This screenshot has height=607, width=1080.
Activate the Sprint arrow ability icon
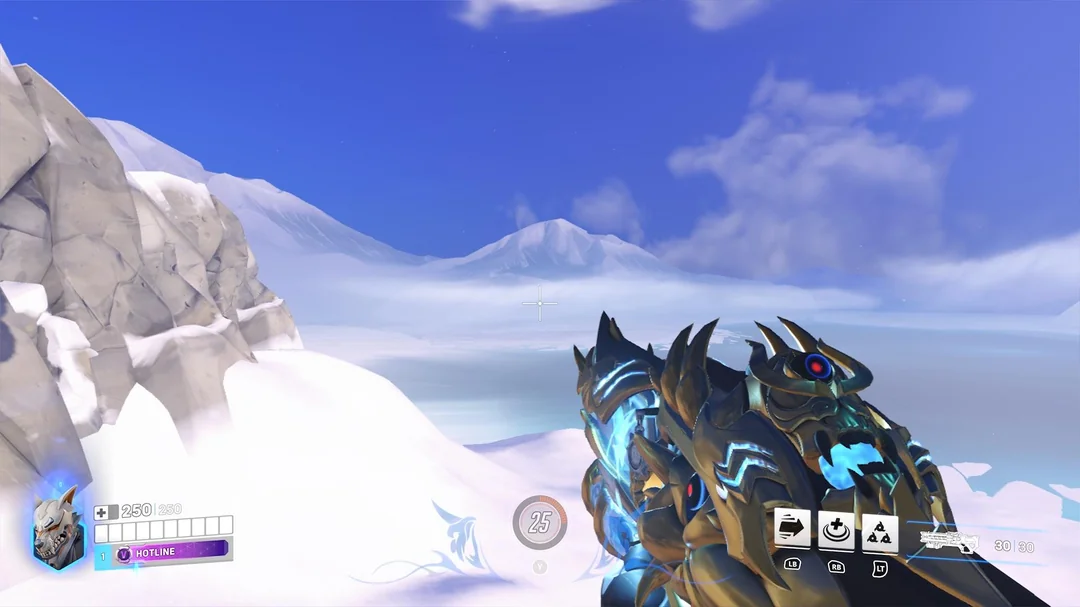792,530
